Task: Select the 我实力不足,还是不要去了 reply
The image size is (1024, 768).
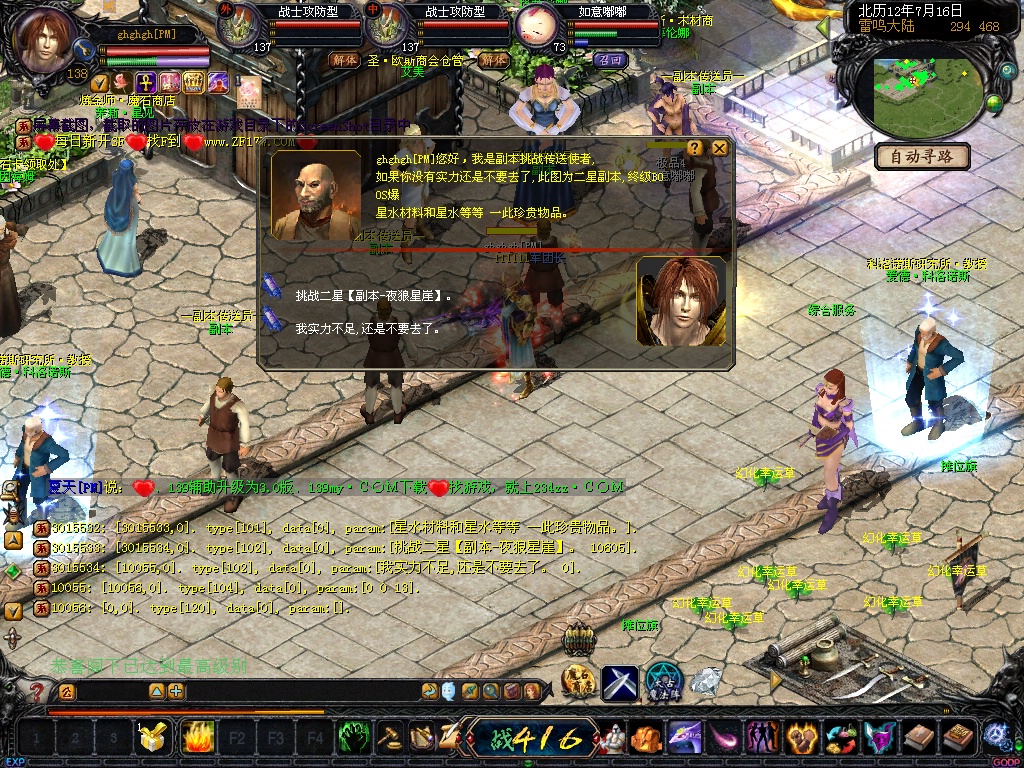Action: pyautogui.click(x=367, y=327)
